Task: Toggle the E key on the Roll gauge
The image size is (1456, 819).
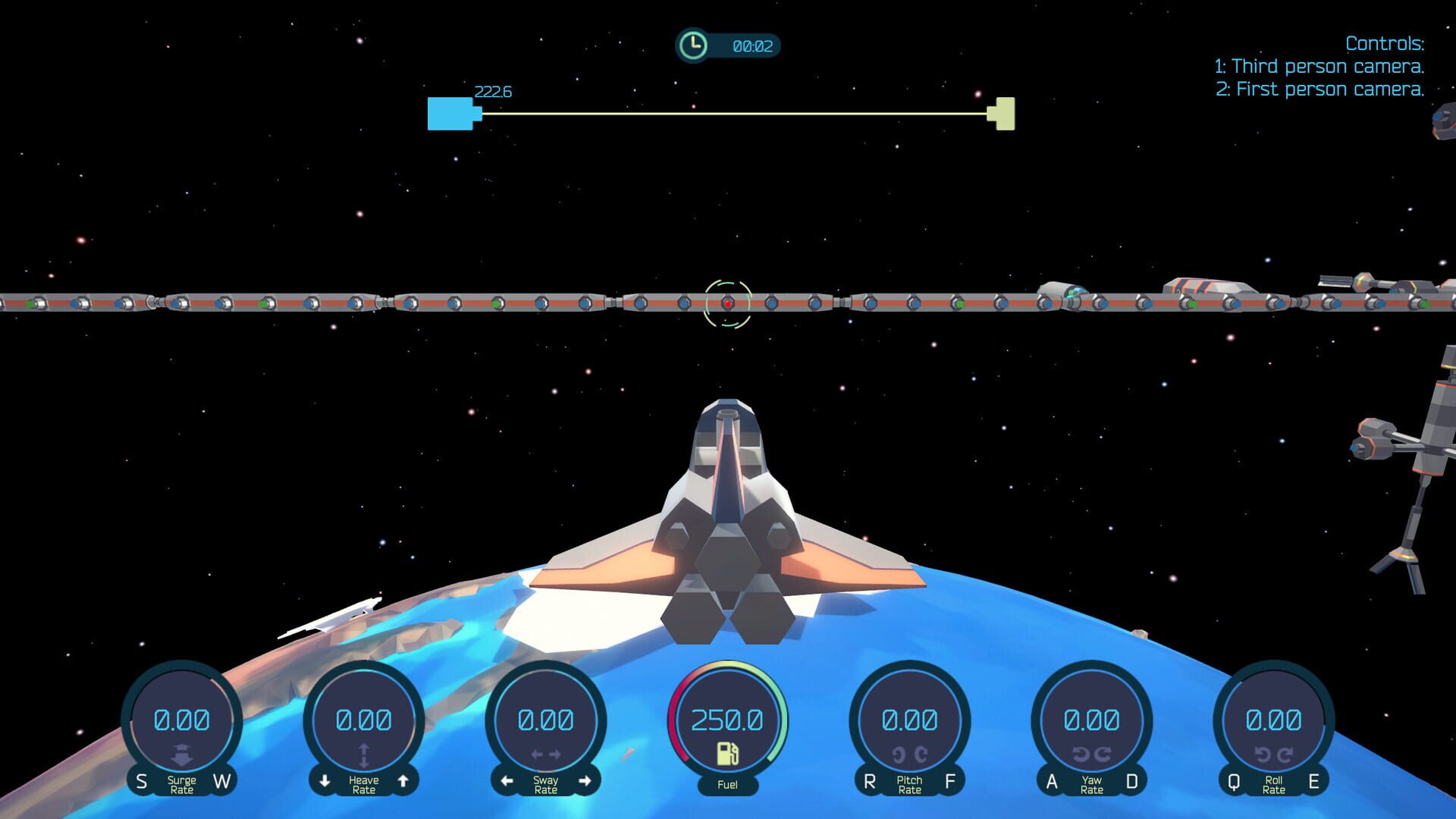Action: [1313, 782]
